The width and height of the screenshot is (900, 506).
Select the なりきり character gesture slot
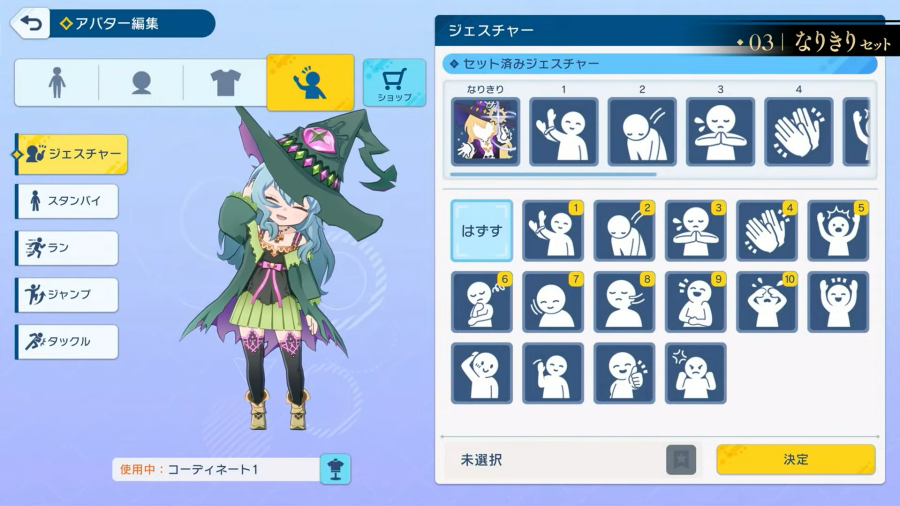tap(485, 131)
